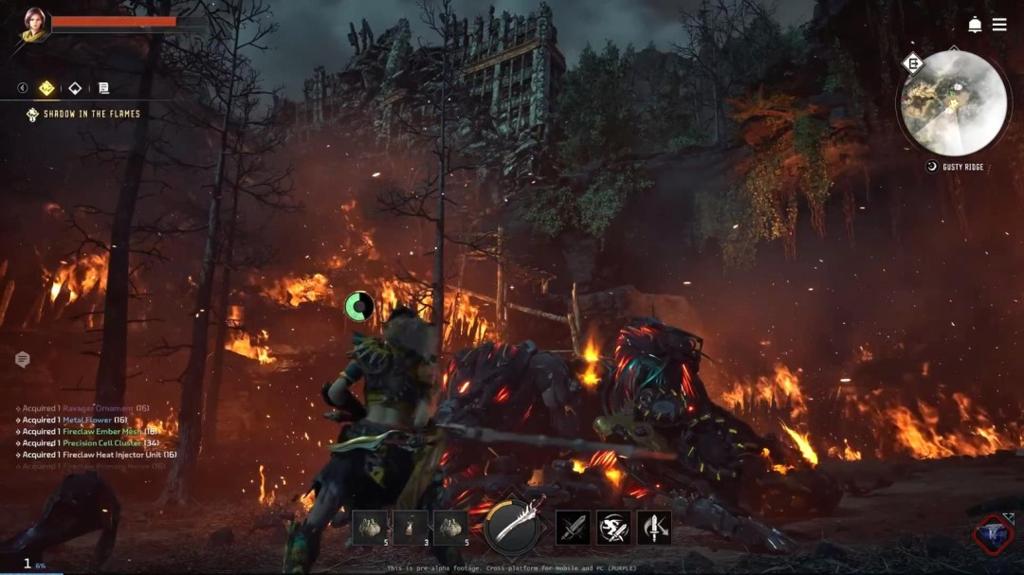Open the hamburger main menu
The width and height of the screenshot is (1024, 575).
(999, 24)
